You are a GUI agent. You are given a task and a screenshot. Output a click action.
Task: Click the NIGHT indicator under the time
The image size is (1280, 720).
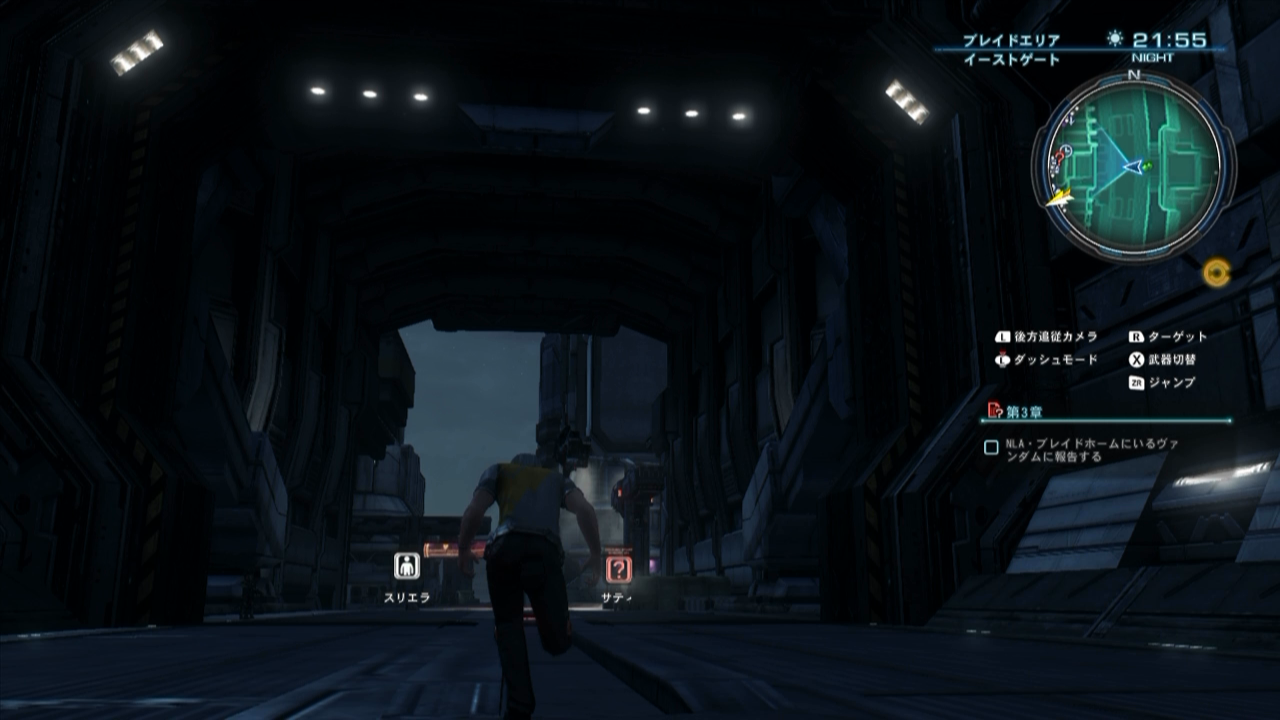pos(1150,58)
